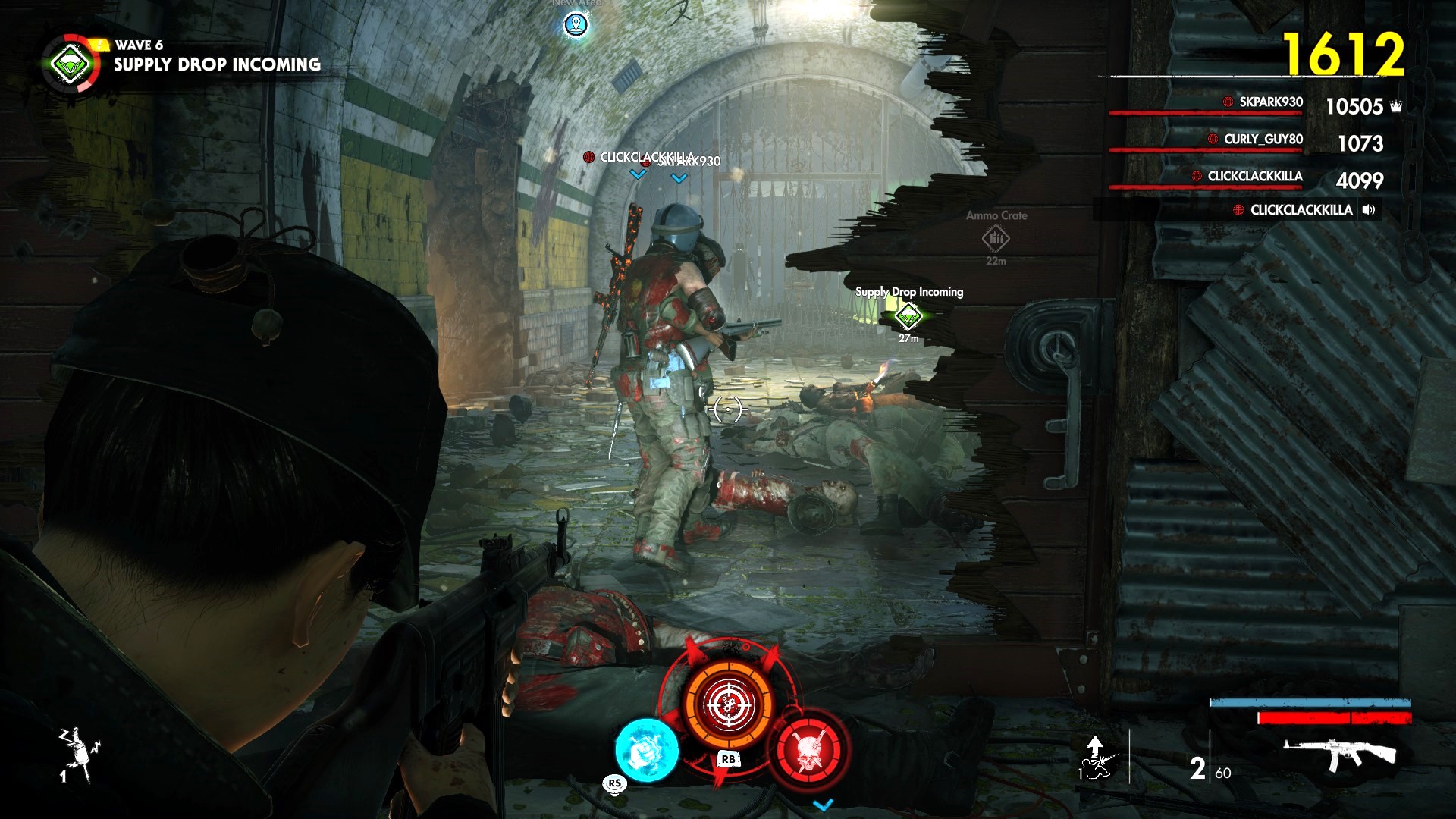Select SKPARK930 in the scoreboard

[x=1270, y=102]
